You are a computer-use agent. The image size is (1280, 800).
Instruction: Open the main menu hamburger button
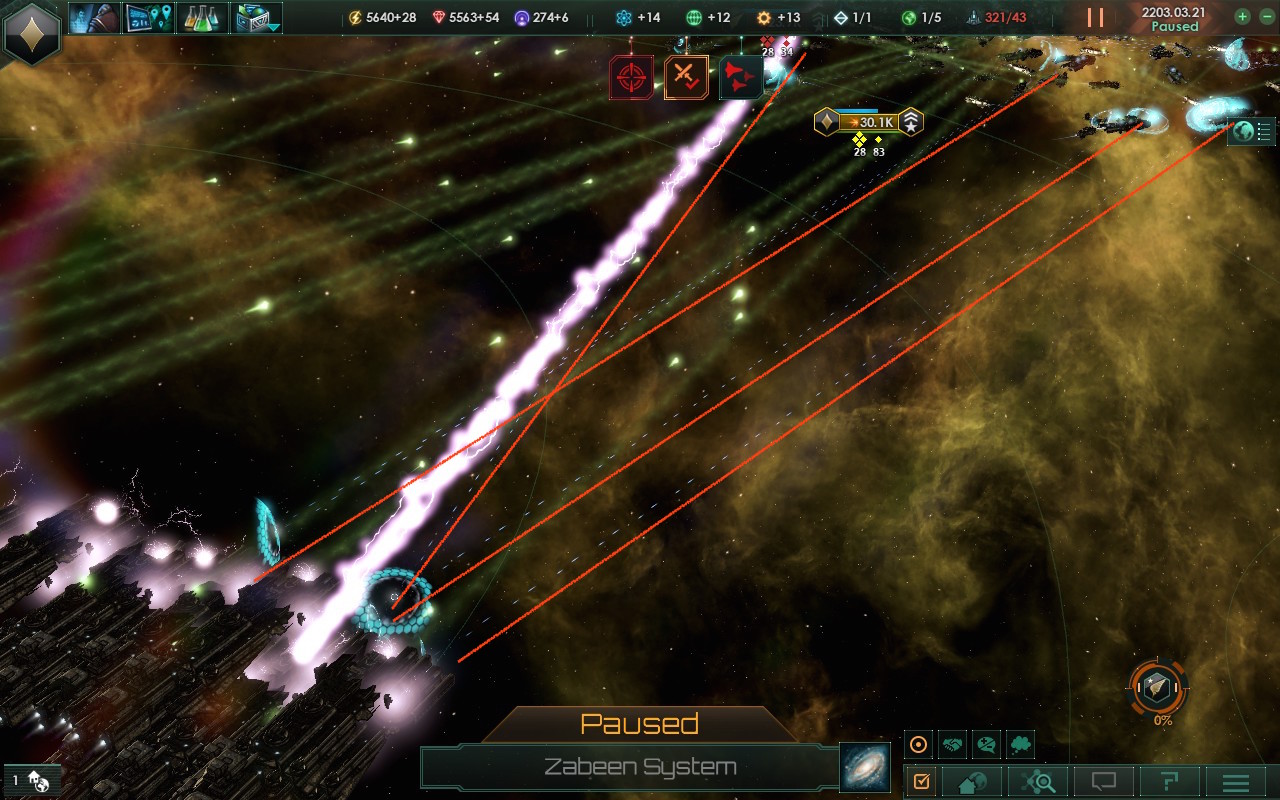(x=1235, y=781)
